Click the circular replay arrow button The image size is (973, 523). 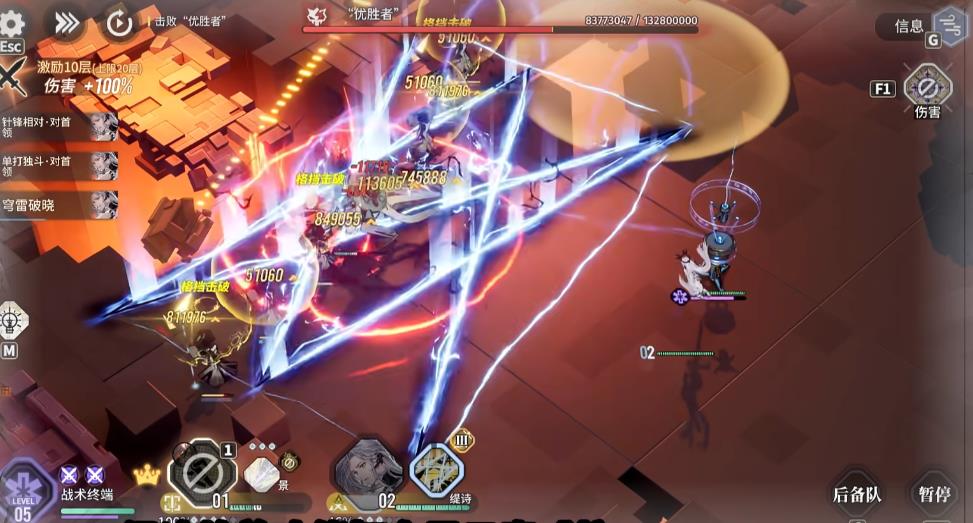pos(119,23)
